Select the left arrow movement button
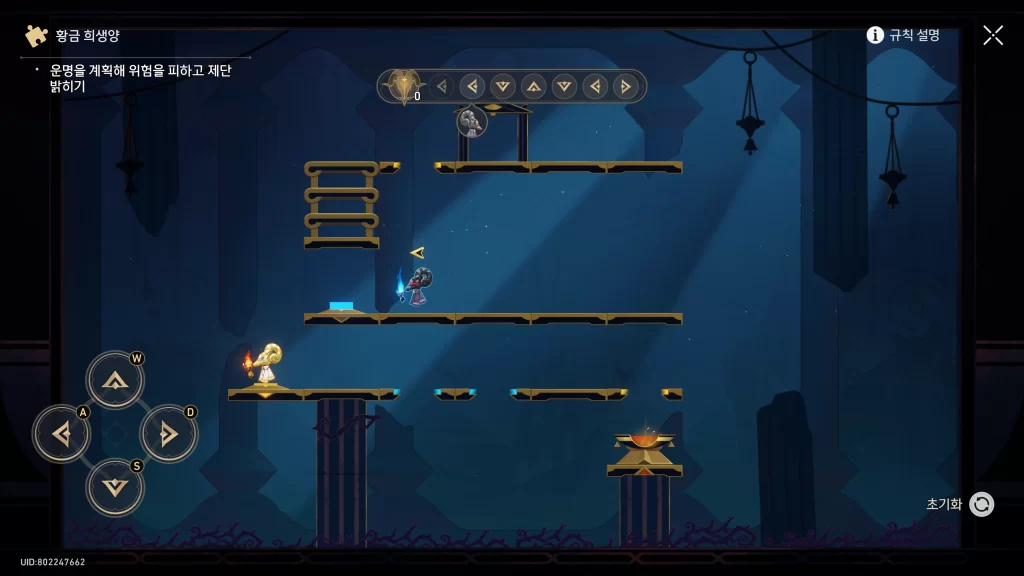1024x576 pixels. coord(61,434)
